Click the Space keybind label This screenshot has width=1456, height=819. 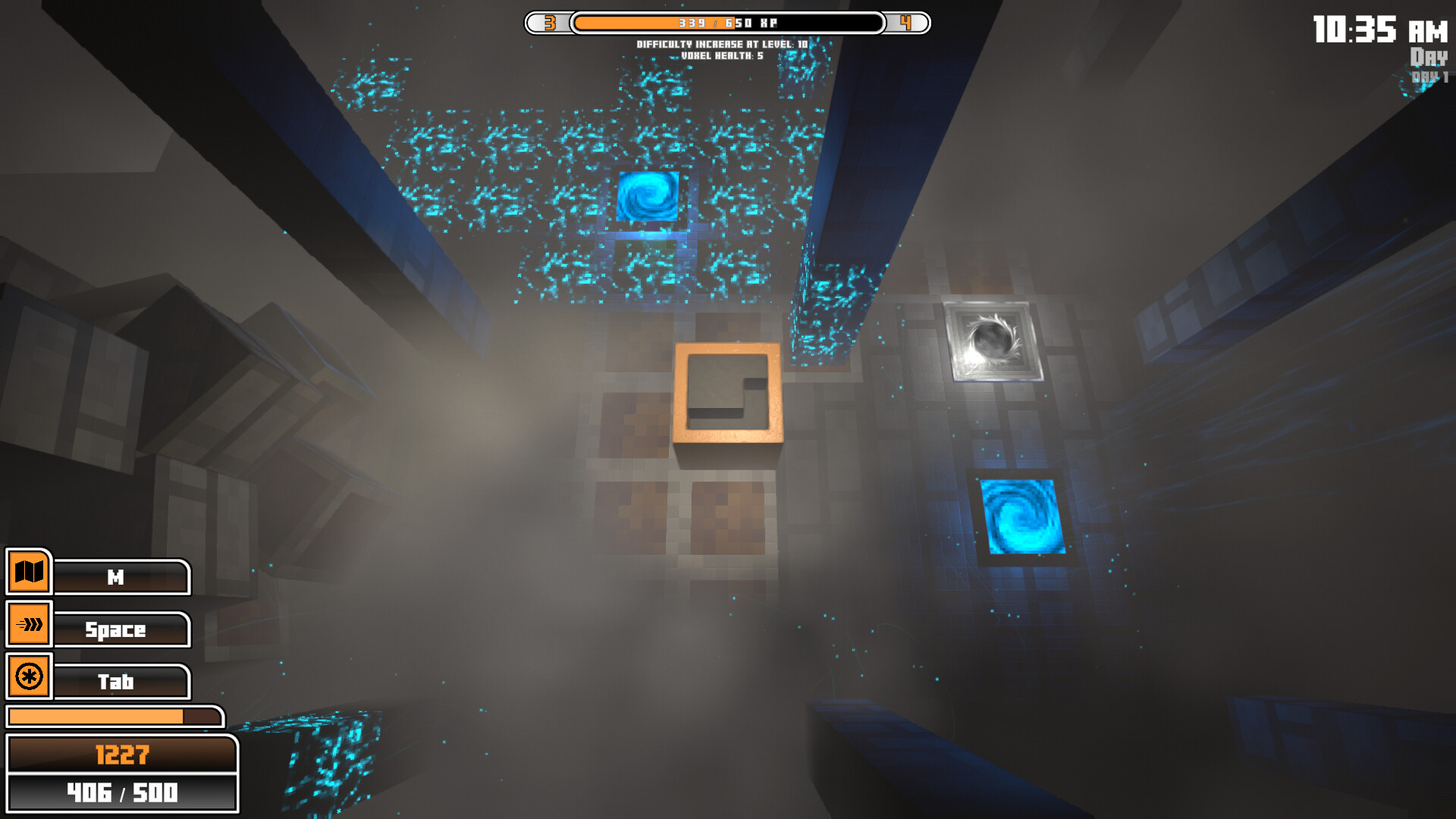click(x=120, y=629)
